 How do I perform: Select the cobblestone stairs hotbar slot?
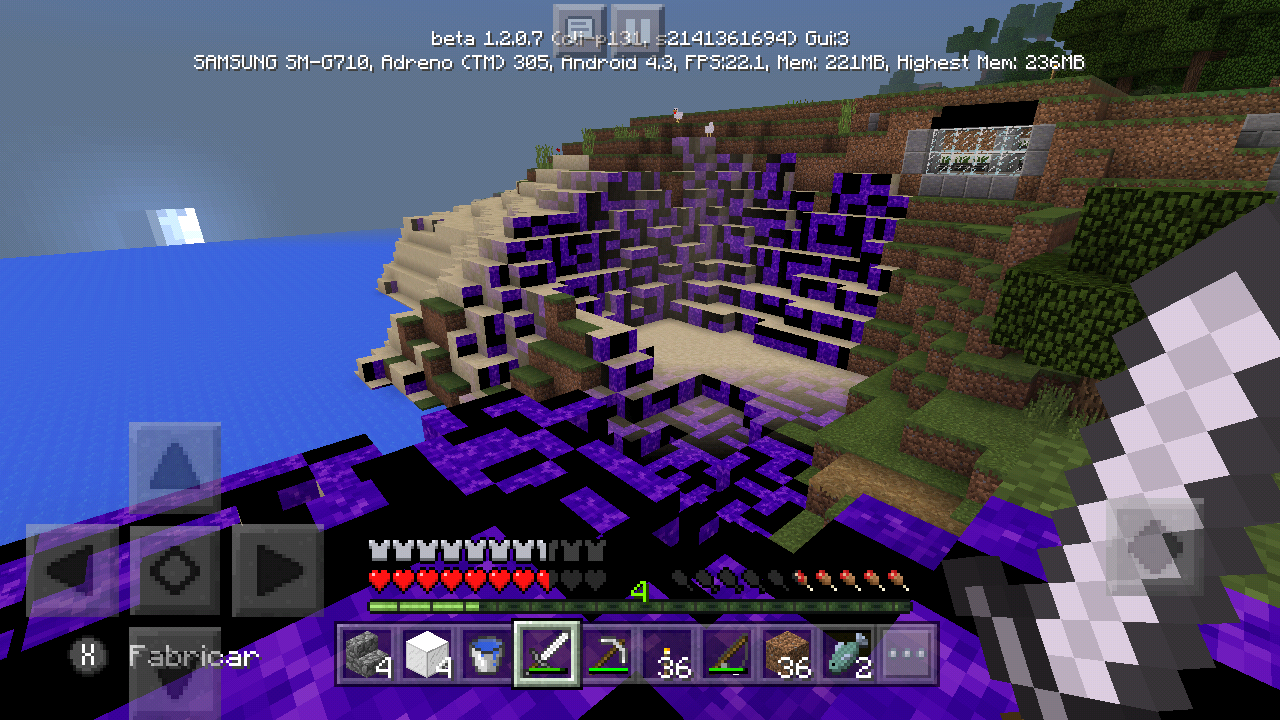point(367,656)
